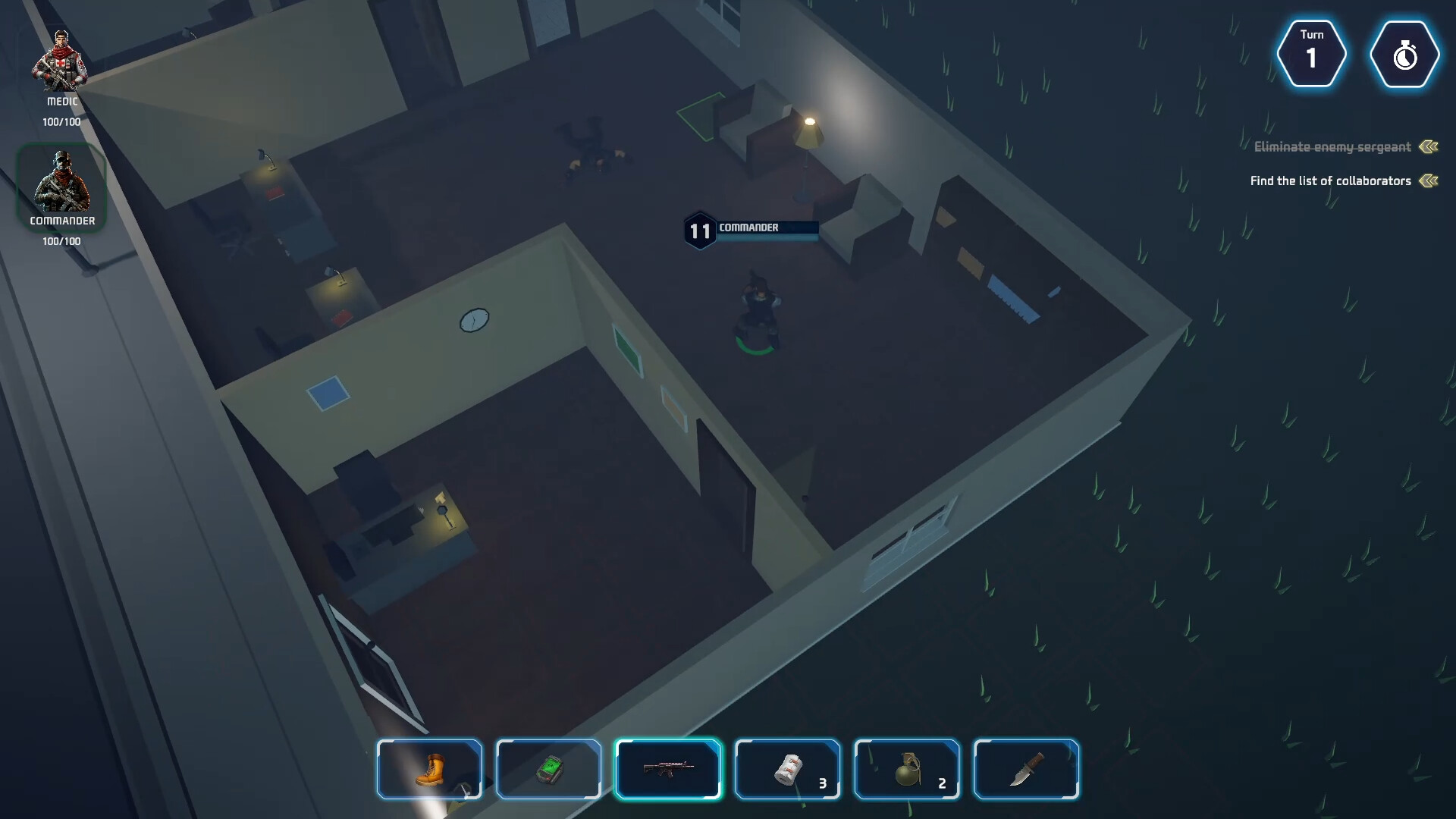Screen dimensions: 1456x819
Task: Open the Find the list of collaborators objective
Action: pyautogui.click(x=1329, y=180)
